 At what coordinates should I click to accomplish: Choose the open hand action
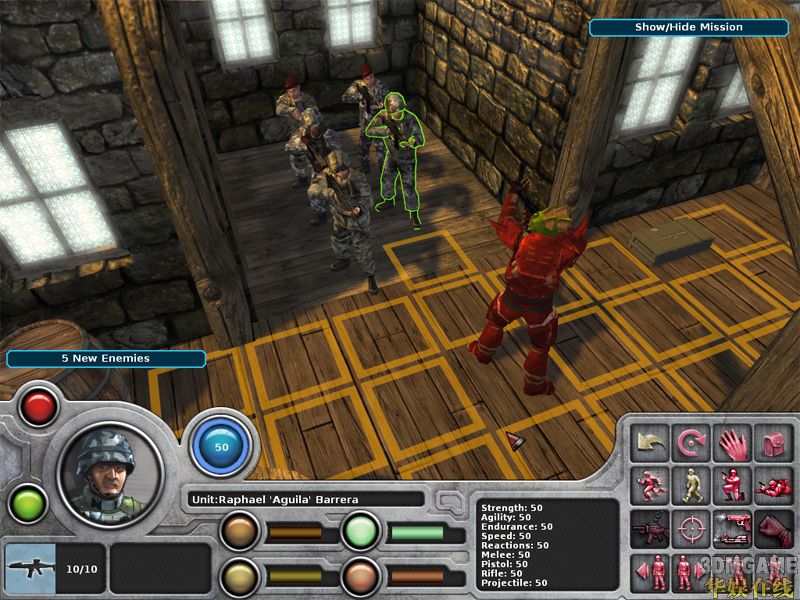click(732, 442)
